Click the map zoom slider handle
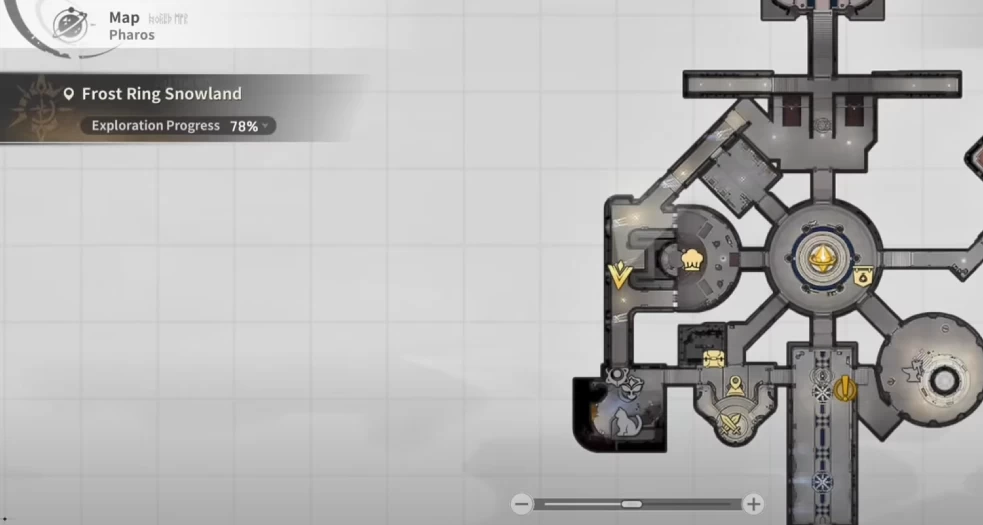This screenshot has width=983, height=525. pyautogui.click(x=631, y=504)
